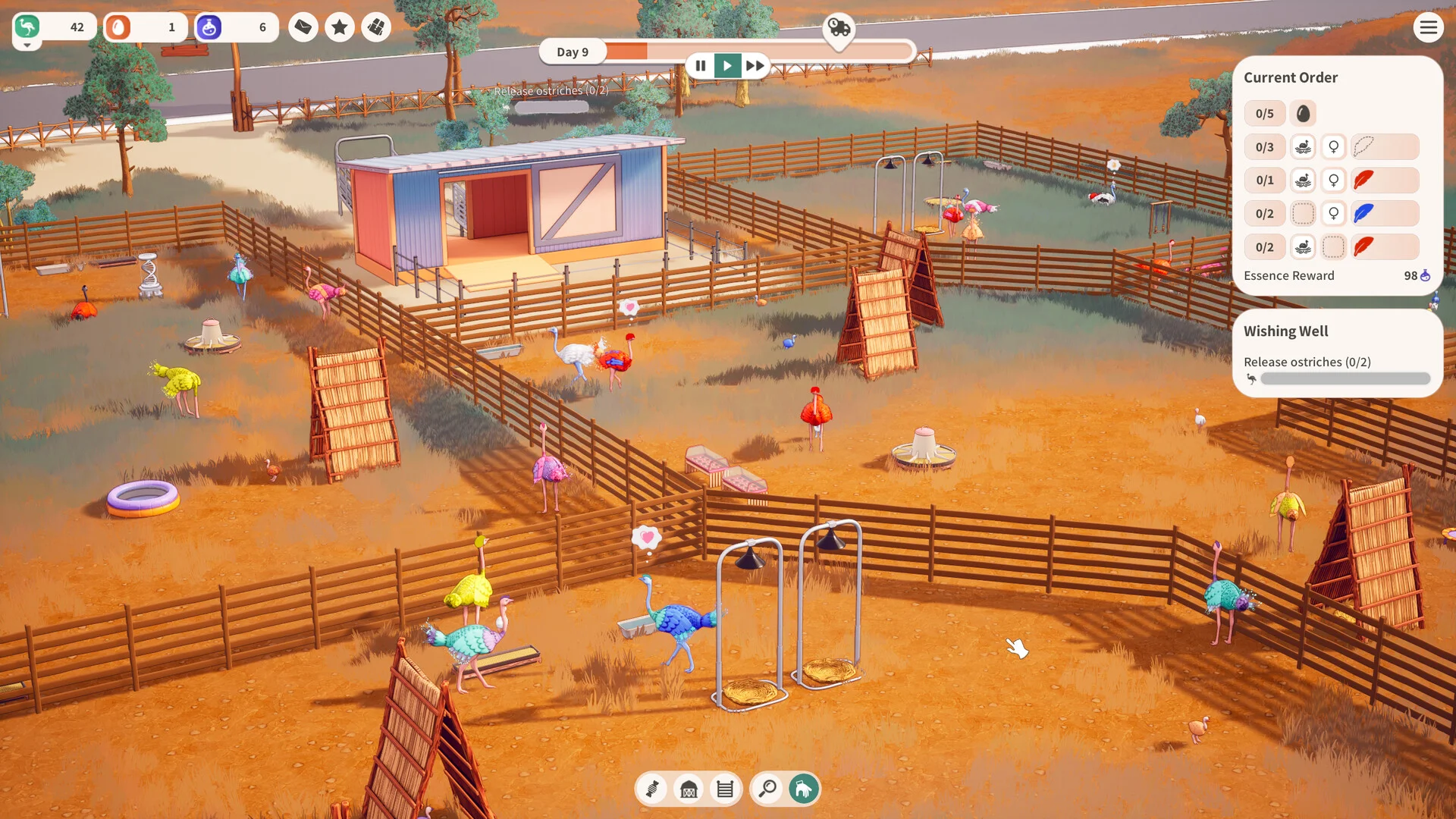Open the barn buildings toolbar button
The height and width of the screenshot is (819, 1456).
point(689,789)
